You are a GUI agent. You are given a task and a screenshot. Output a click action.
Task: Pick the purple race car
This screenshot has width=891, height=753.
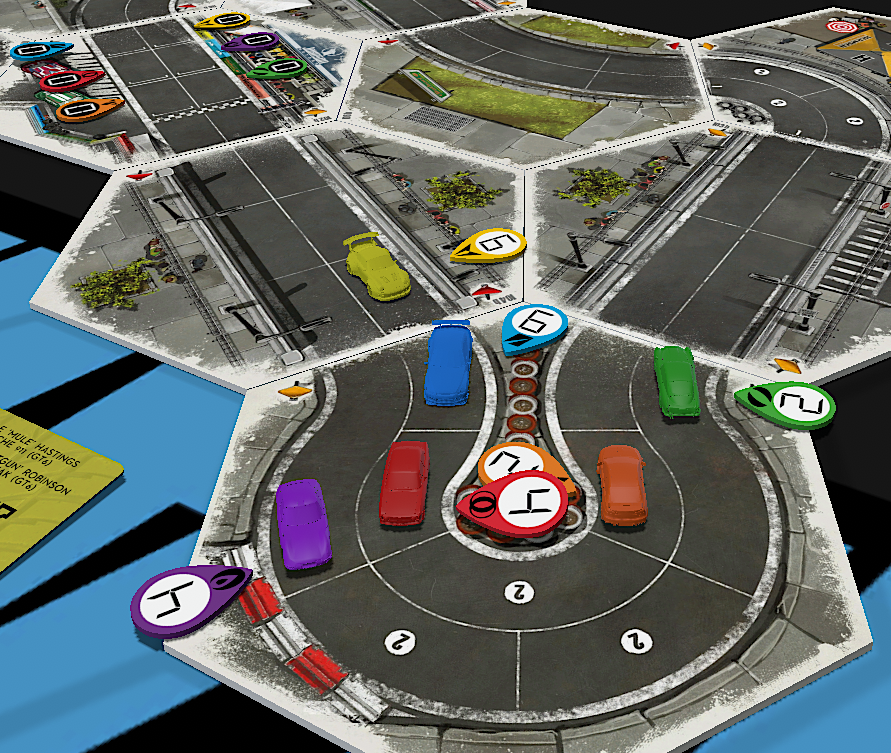302,523
